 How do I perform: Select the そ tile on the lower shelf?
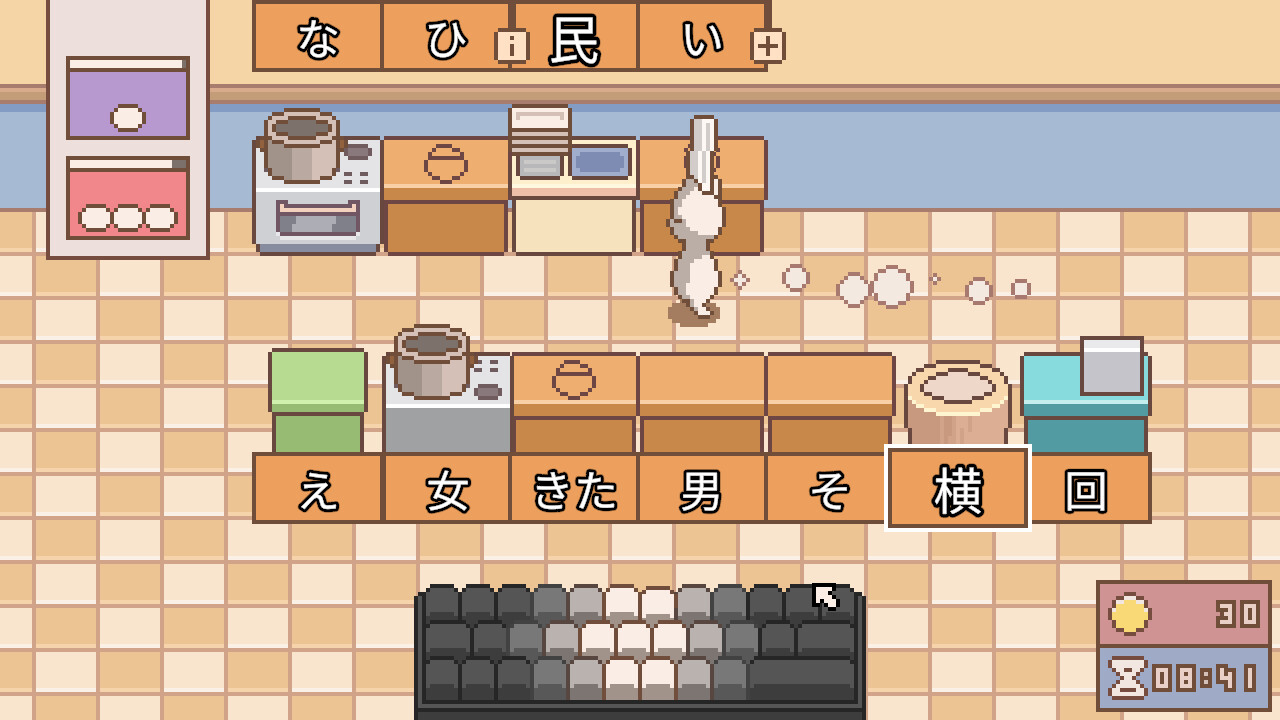click(825, 487)
